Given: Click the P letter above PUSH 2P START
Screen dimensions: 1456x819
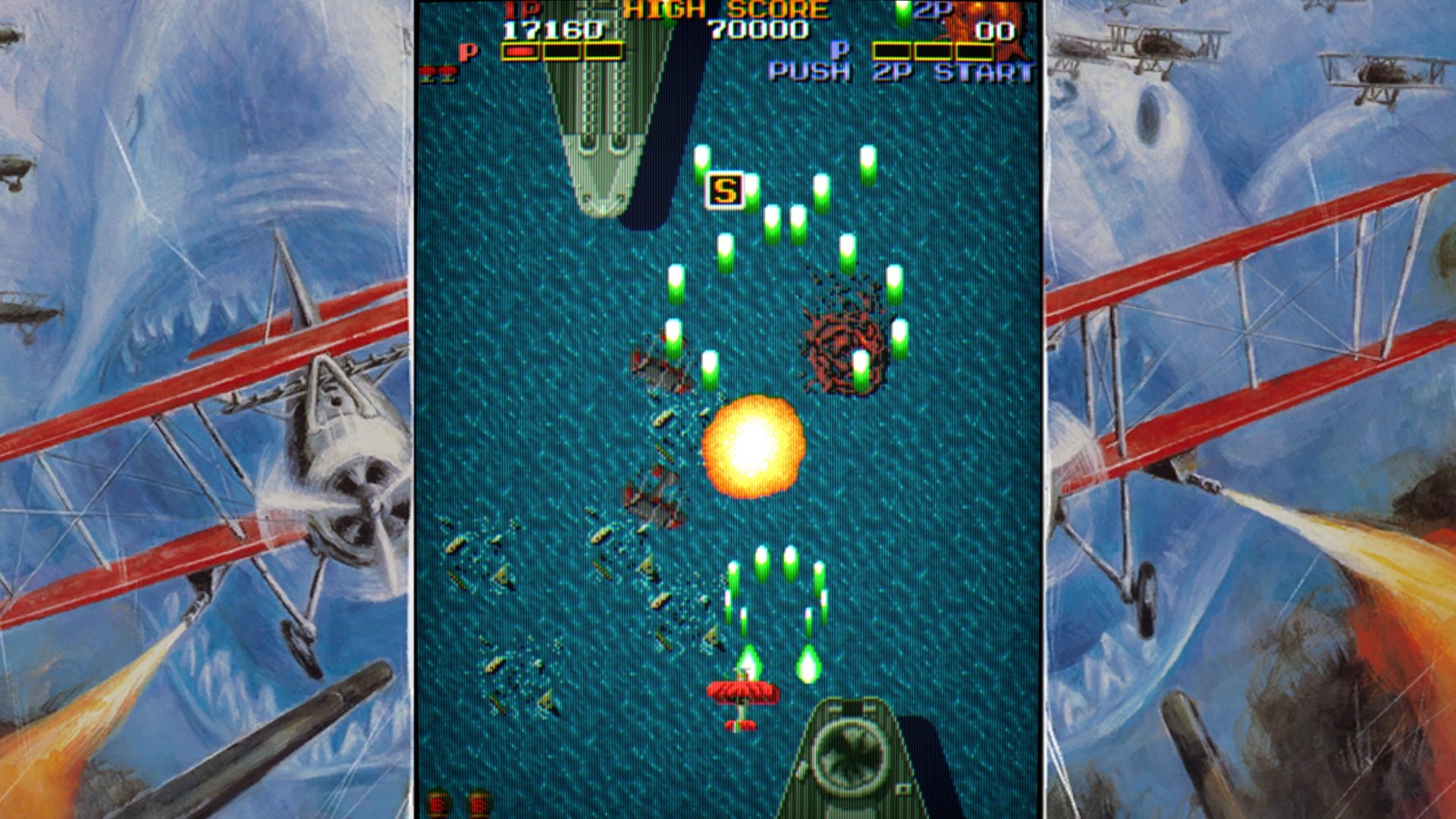Looking at the screenshot, I should click(838, 52).
